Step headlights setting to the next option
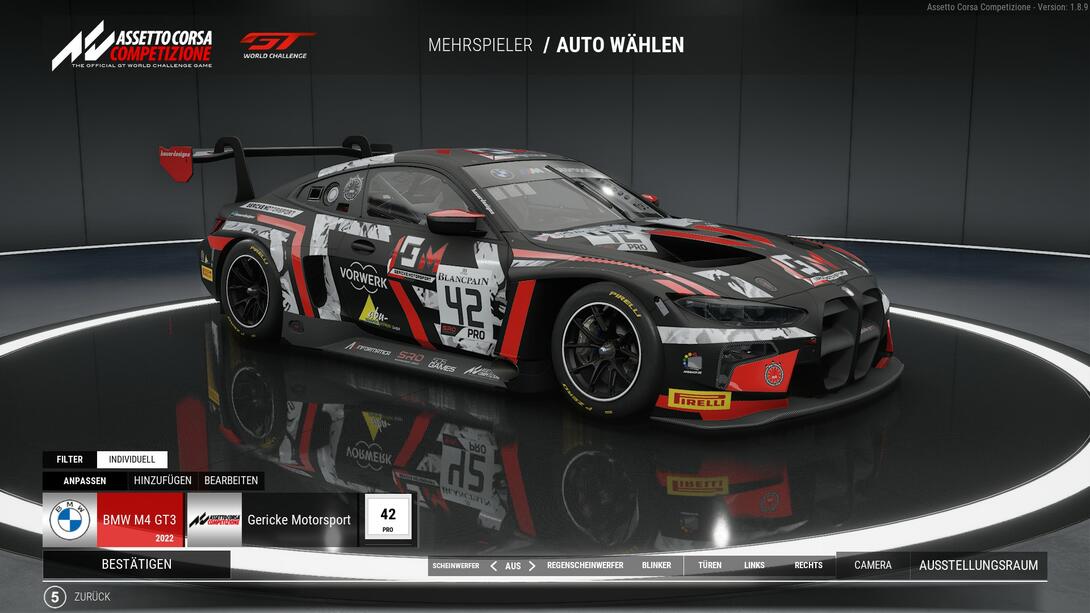The image size is (1090, 613). click(x=532, y=565)
